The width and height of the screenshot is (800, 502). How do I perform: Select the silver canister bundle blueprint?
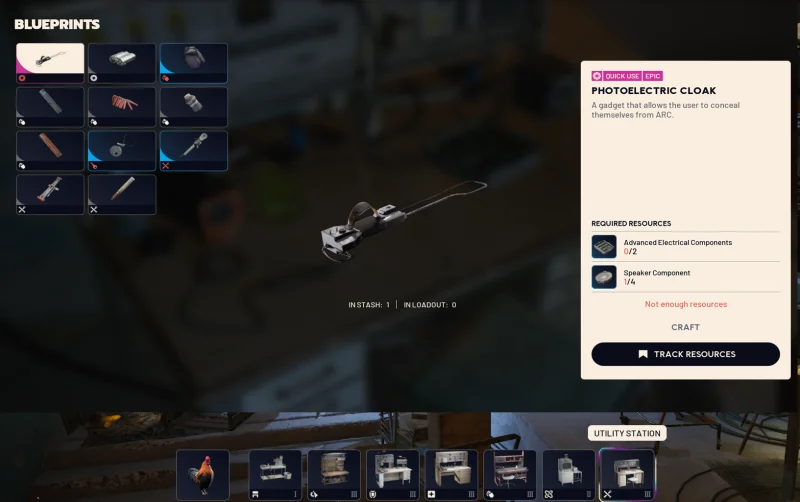pos(122,62)
